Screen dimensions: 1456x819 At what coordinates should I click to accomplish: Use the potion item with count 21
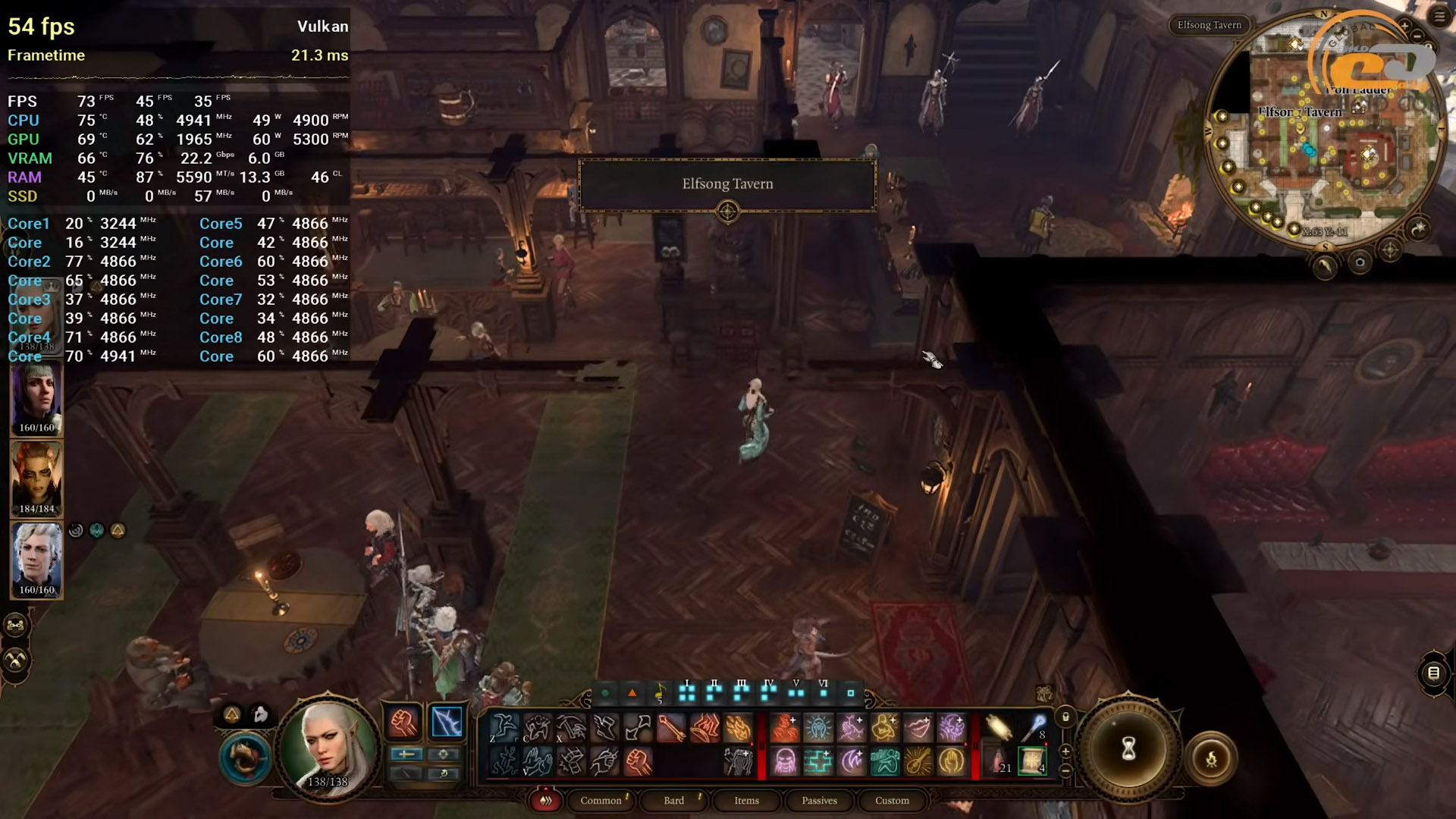click(997, 760)
